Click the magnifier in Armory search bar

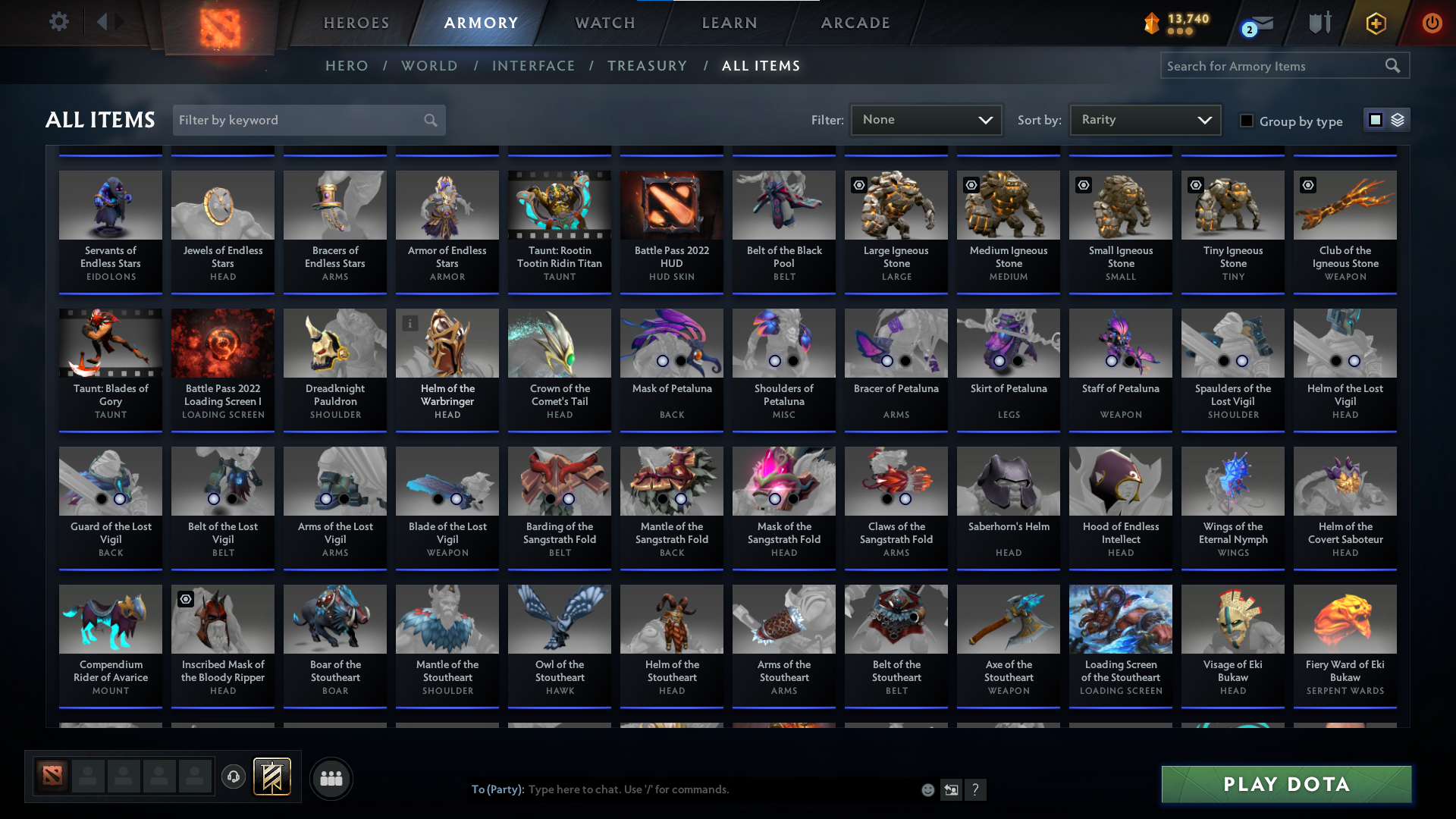1393,65
